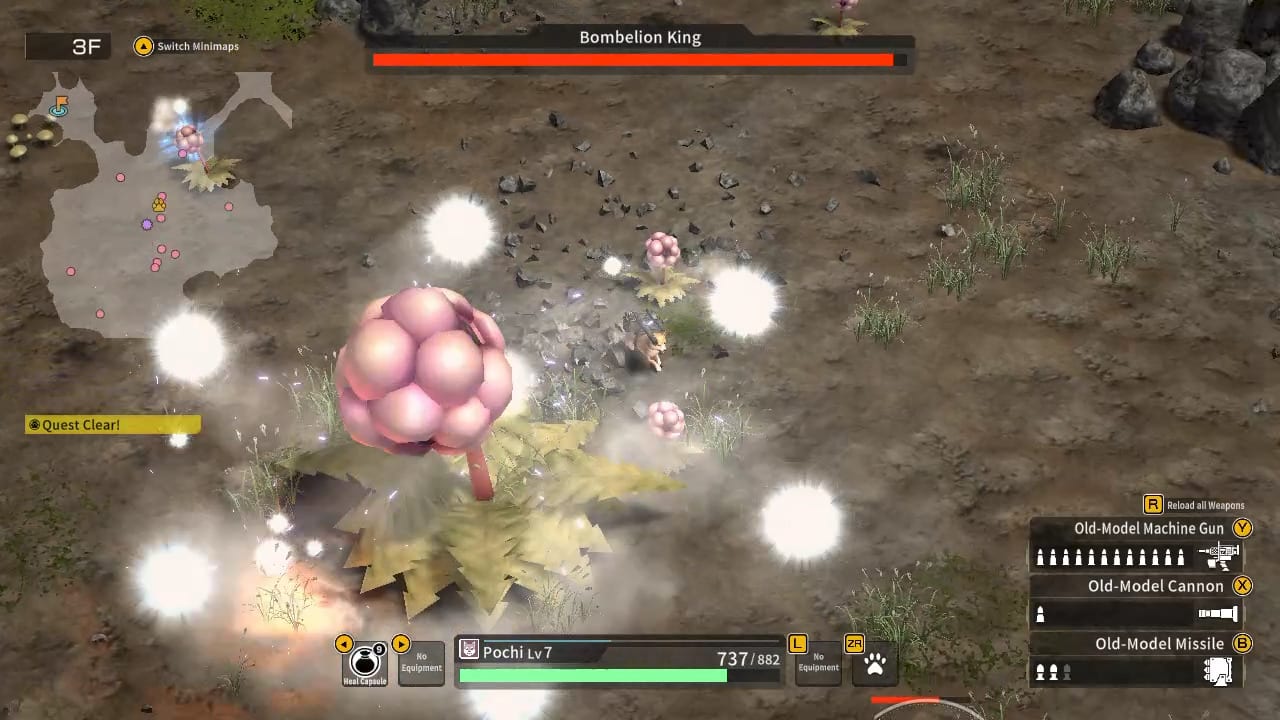Click the minimap in the corner
This screenshot has height=720, width=1280.
coord(160,200)
